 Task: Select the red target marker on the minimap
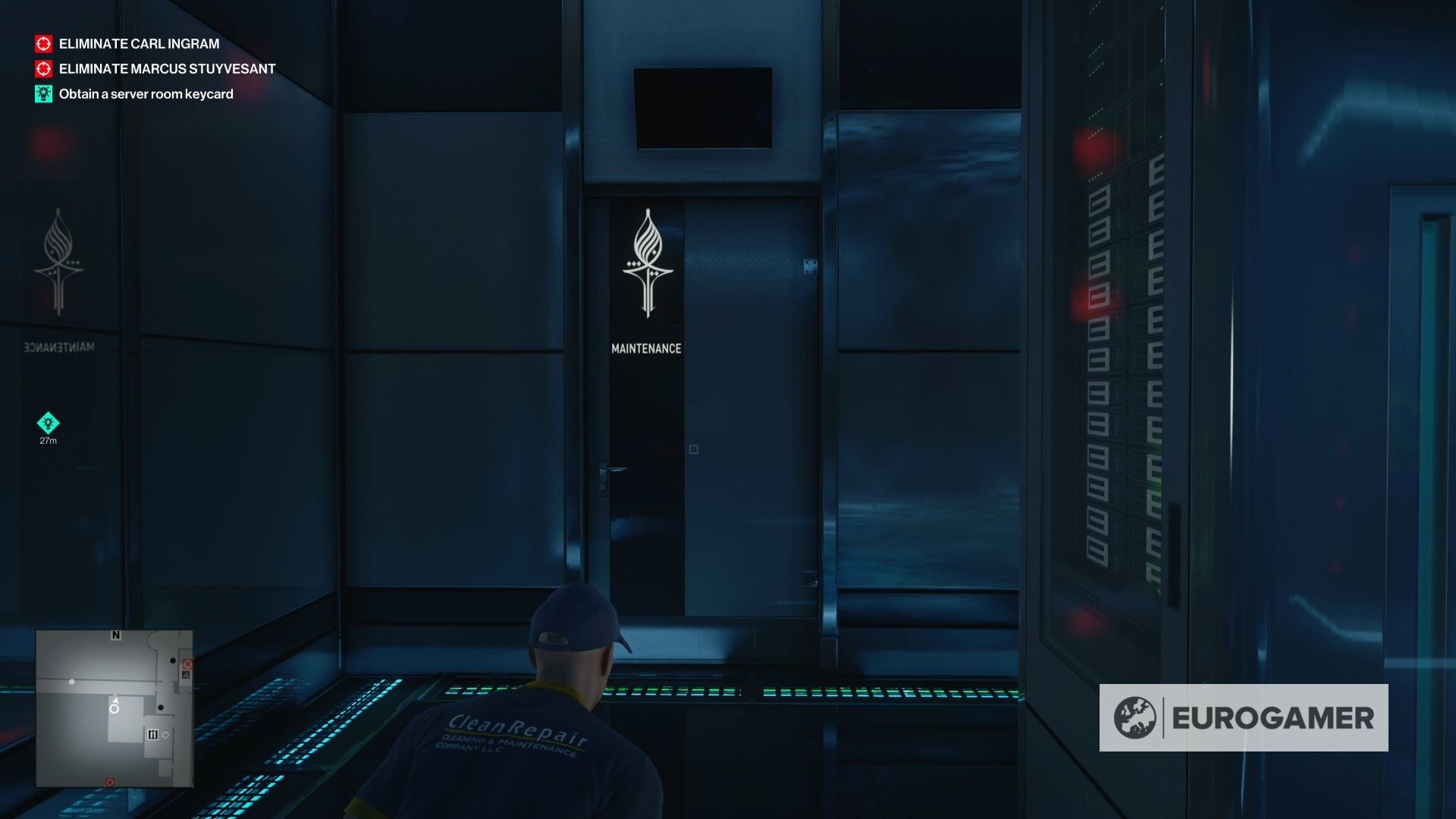tap(188, 664)
